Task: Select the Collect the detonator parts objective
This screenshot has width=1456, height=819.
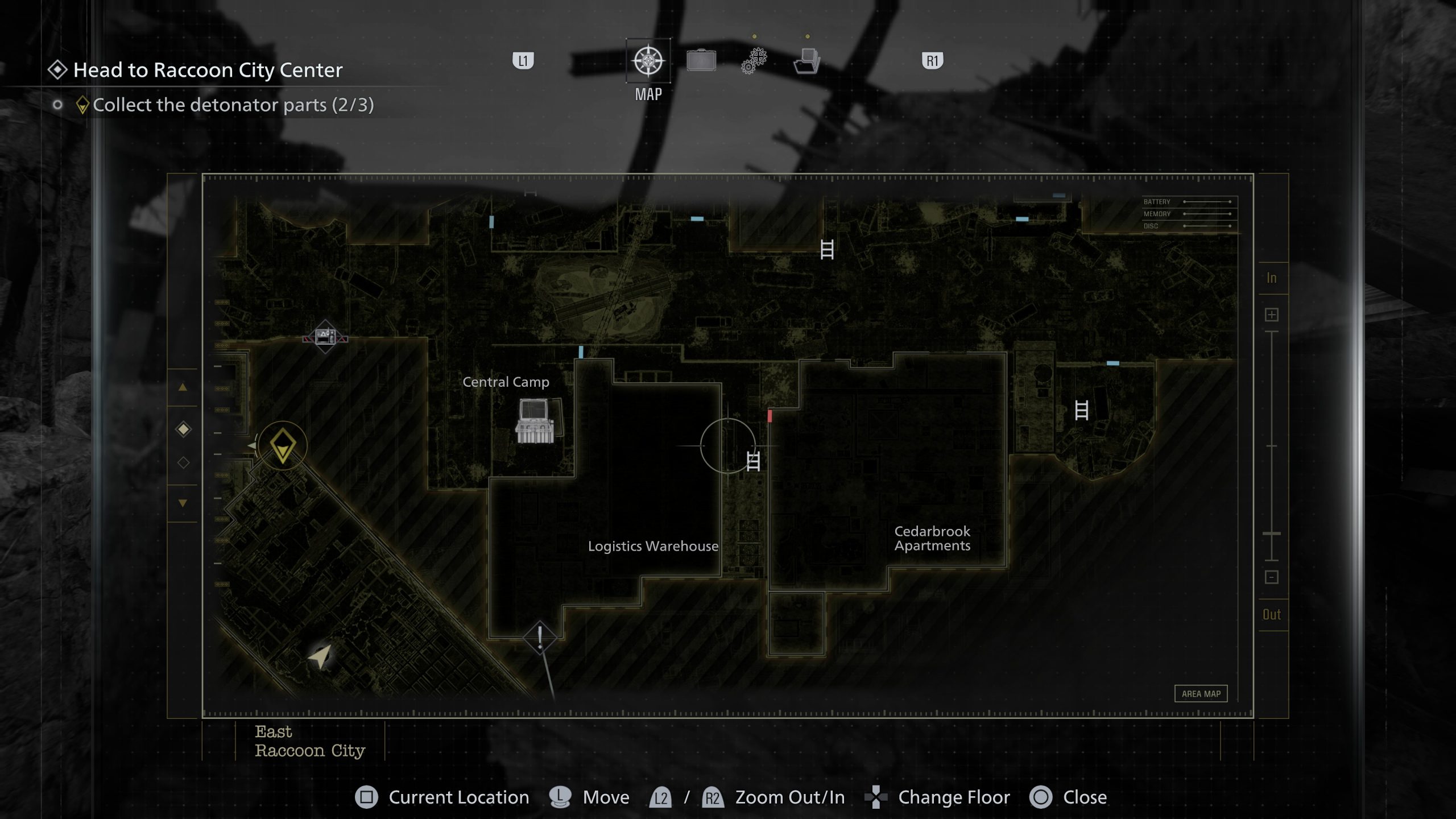Action: point(233,105)
